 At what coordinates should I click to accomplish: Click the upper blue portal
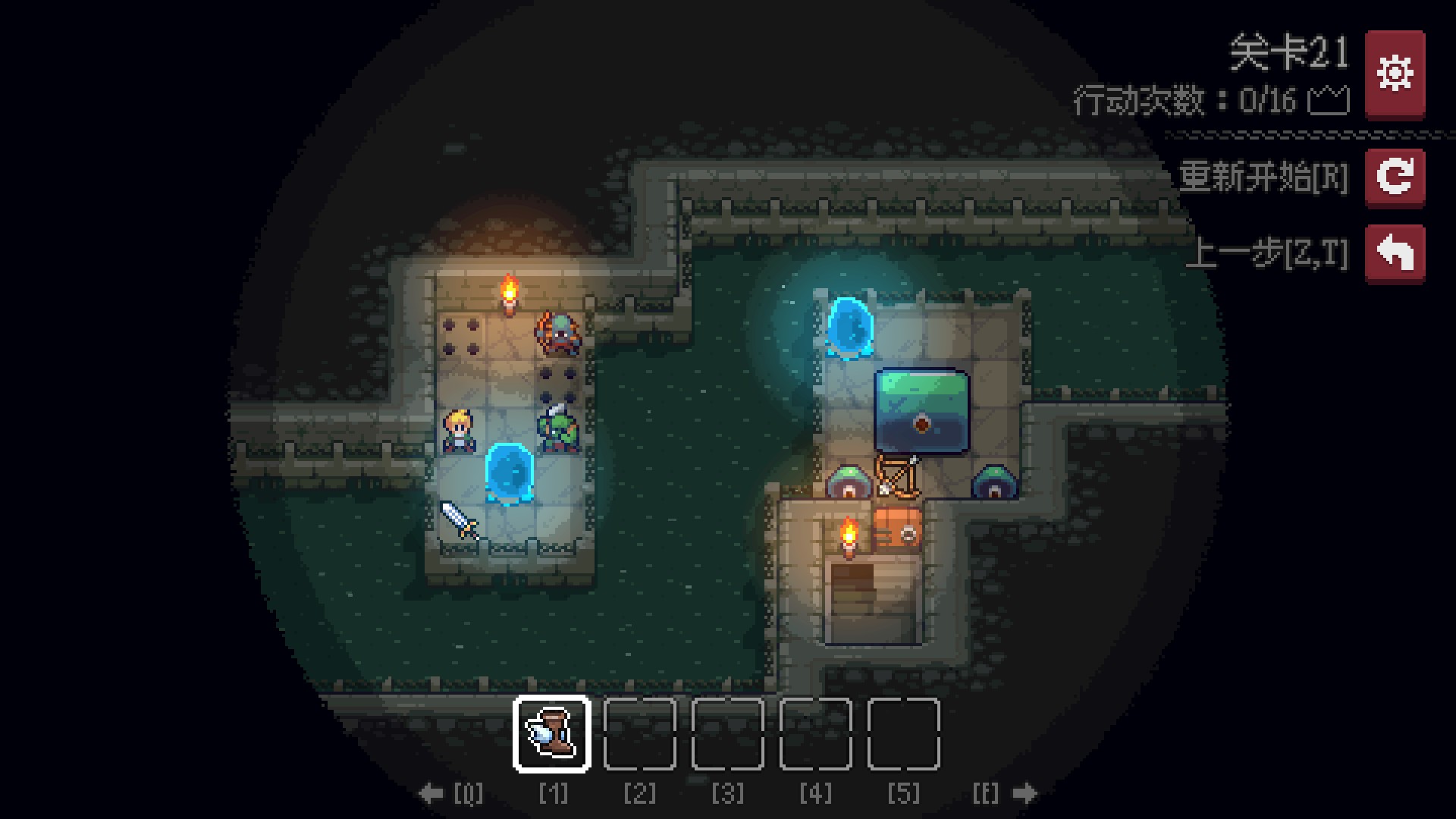tap(849, 329)
